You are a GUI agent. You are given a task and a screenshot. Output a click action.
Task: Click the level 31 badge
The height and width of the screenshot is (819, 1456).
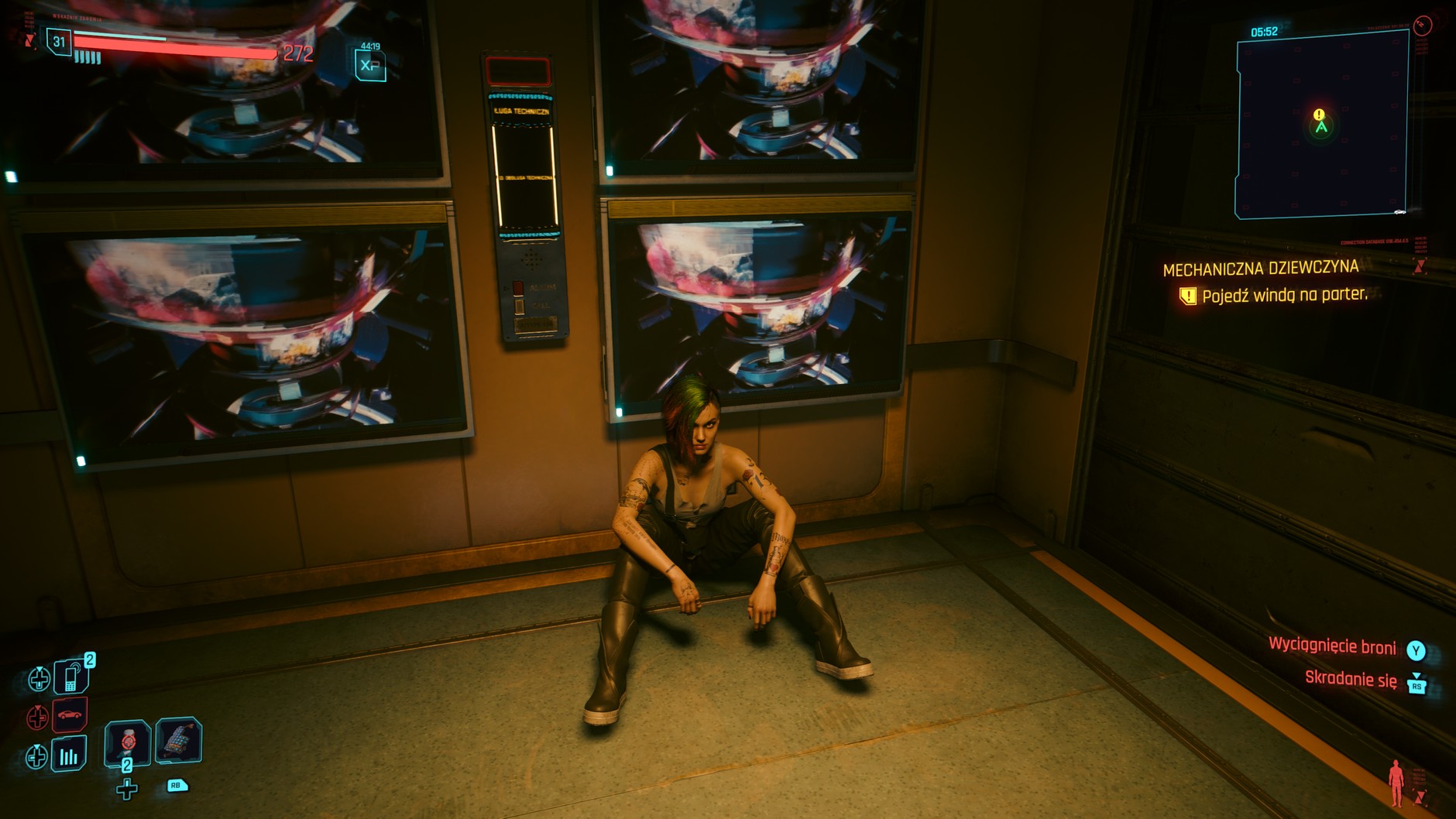59,42
